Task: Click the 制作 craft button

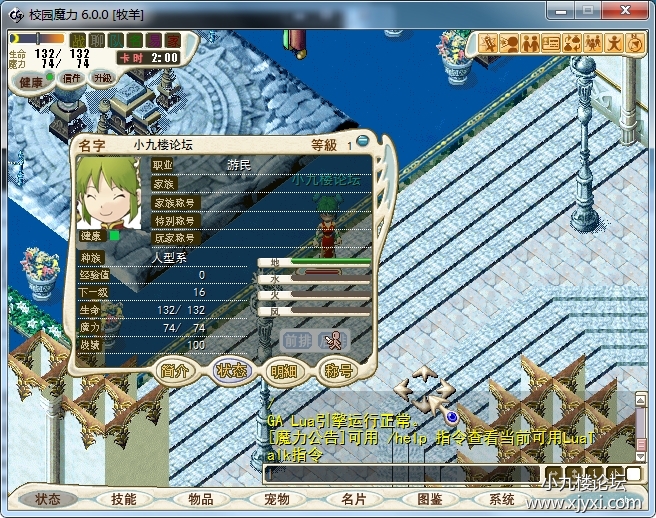Action: (x=72, y=78)
